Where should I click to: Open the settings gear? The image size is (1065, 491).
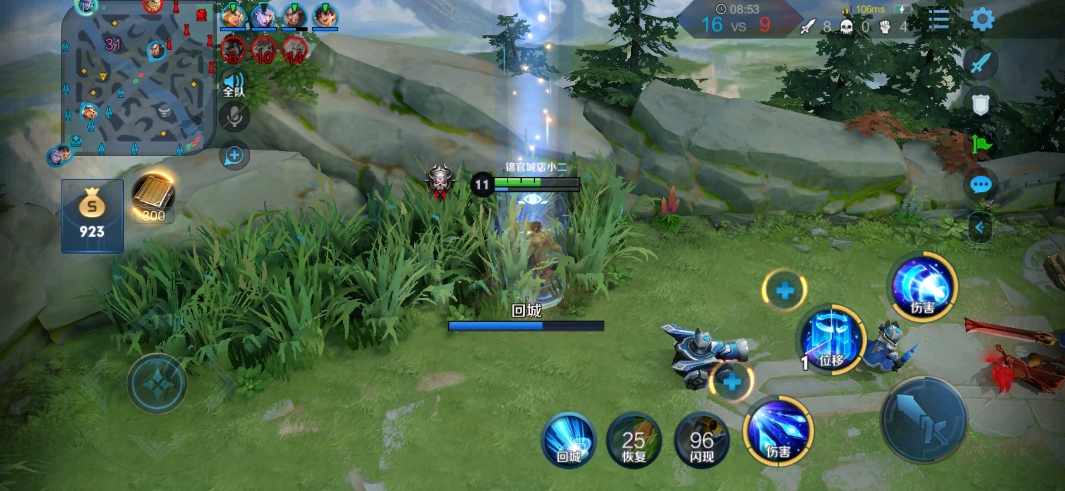click(982, 19)
